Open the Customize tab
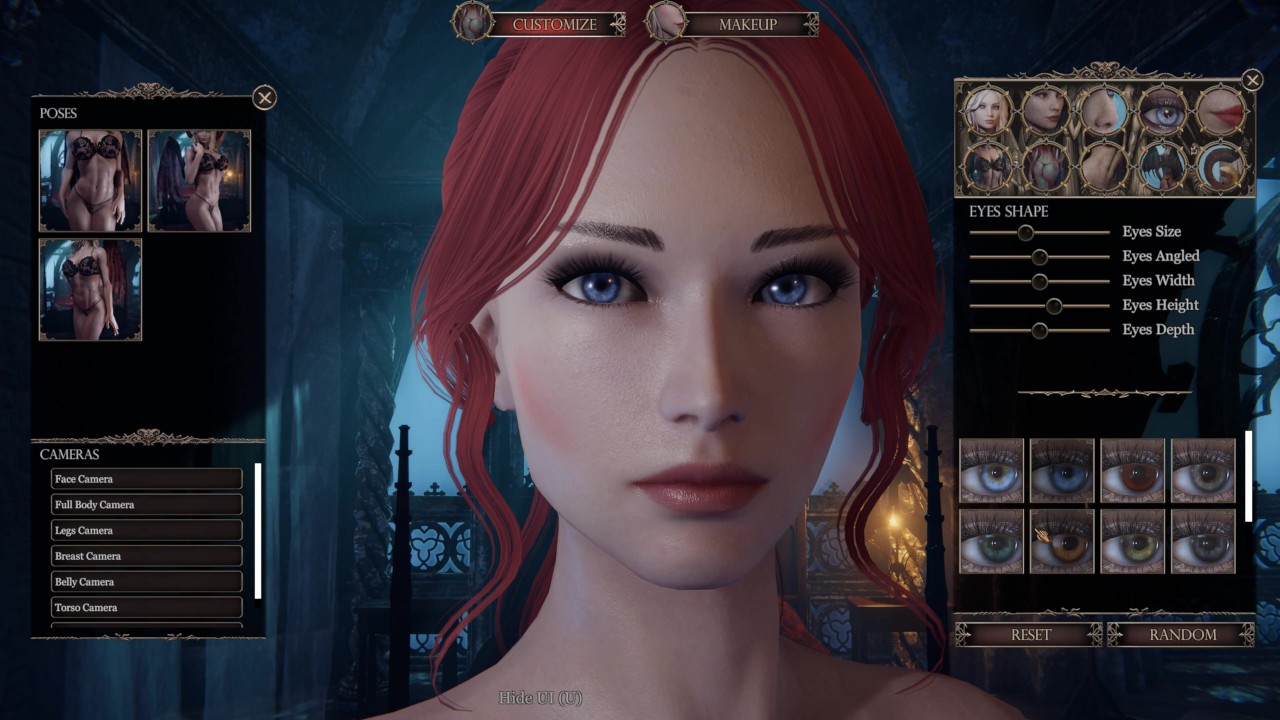The width and height of the screenshot is (1280, 720). 553,24
